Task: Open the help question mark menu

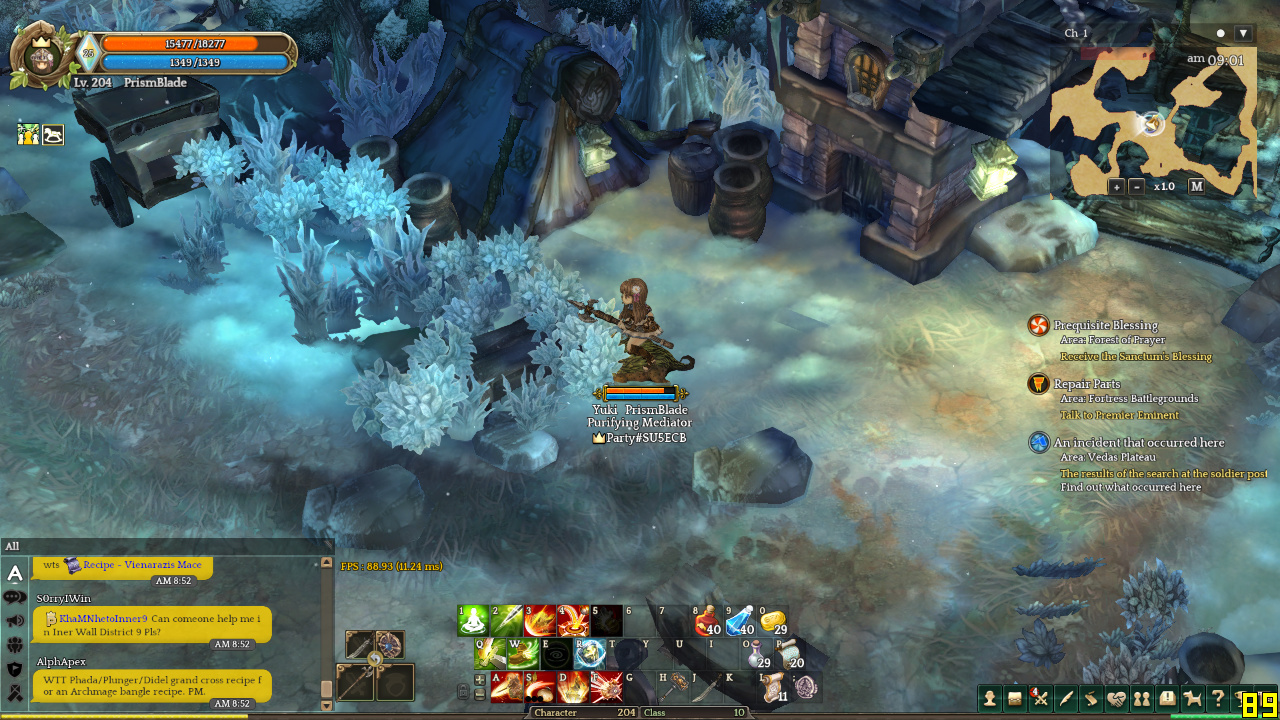Action: click(1218, 699)
